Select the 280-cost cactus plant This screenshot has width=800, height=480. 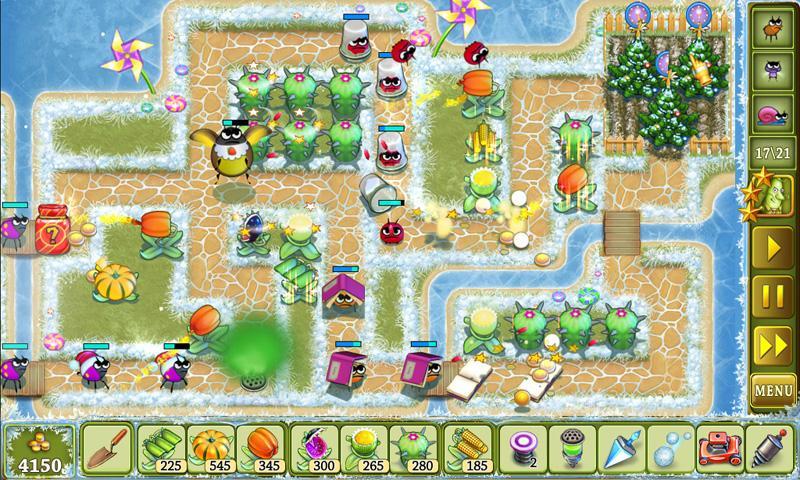pyautogui.click(x=414, y=448)
